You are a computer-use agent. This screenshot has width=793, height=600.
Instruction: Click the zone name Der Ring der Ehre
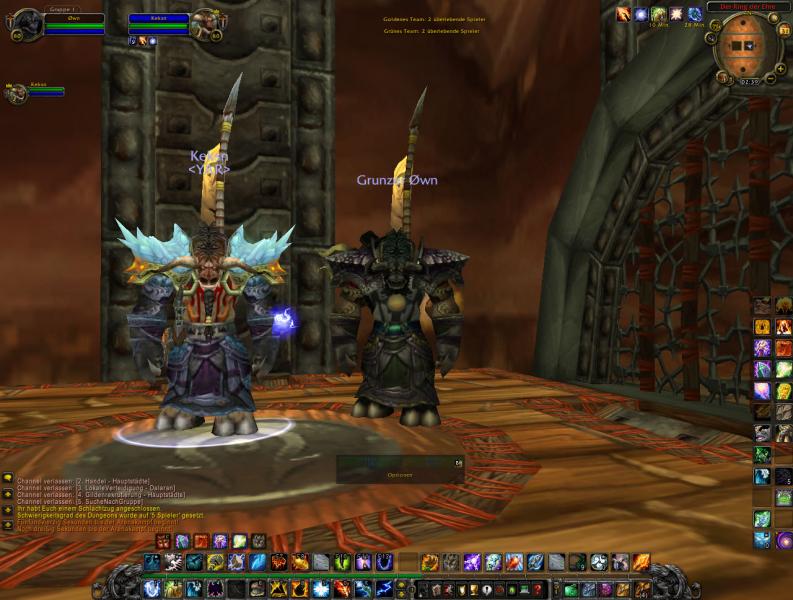[x=747, y=6]
